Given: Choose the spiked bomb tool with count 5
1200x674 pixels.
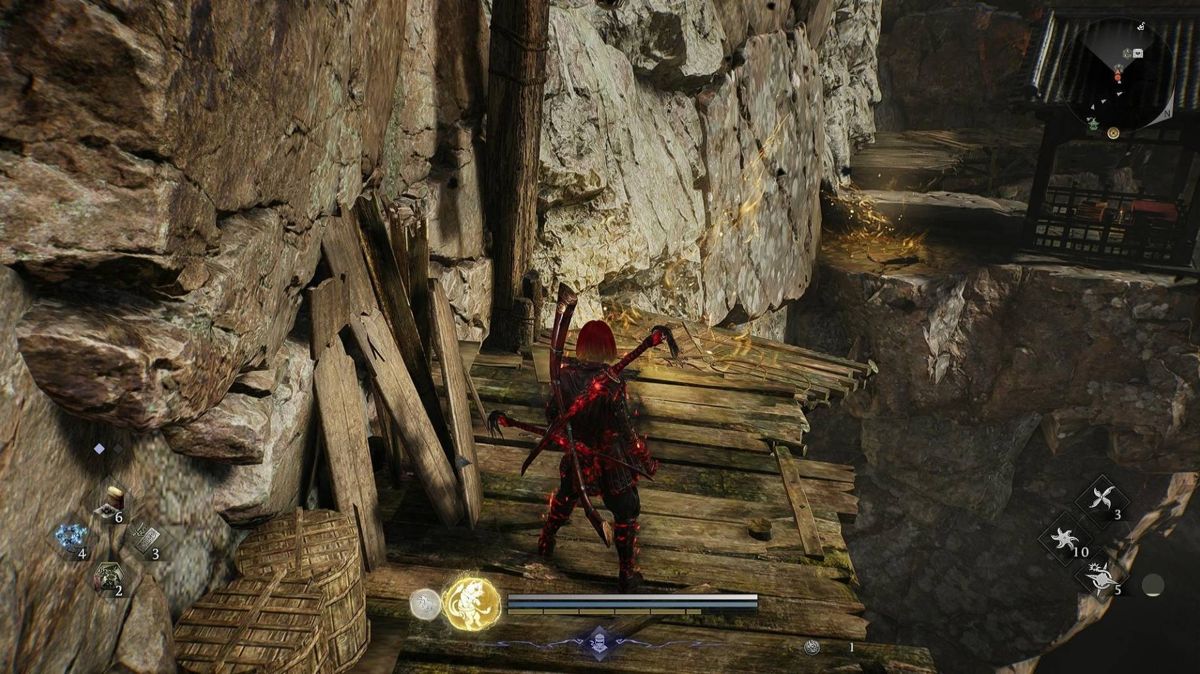Looking at the screenshot, I should (x=1099, y=576).
